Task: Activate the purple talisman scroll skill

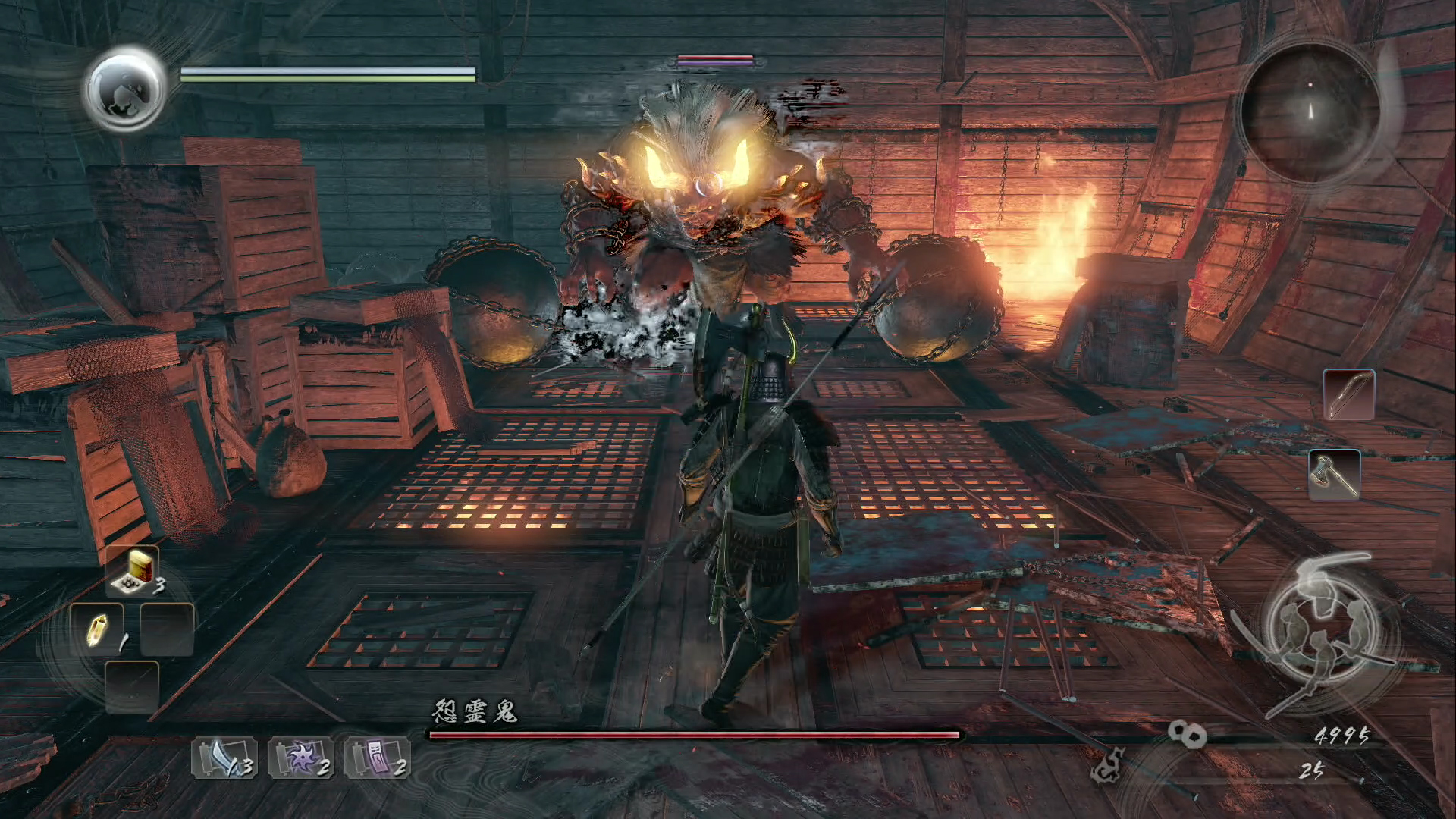Action: click(377, 758)
